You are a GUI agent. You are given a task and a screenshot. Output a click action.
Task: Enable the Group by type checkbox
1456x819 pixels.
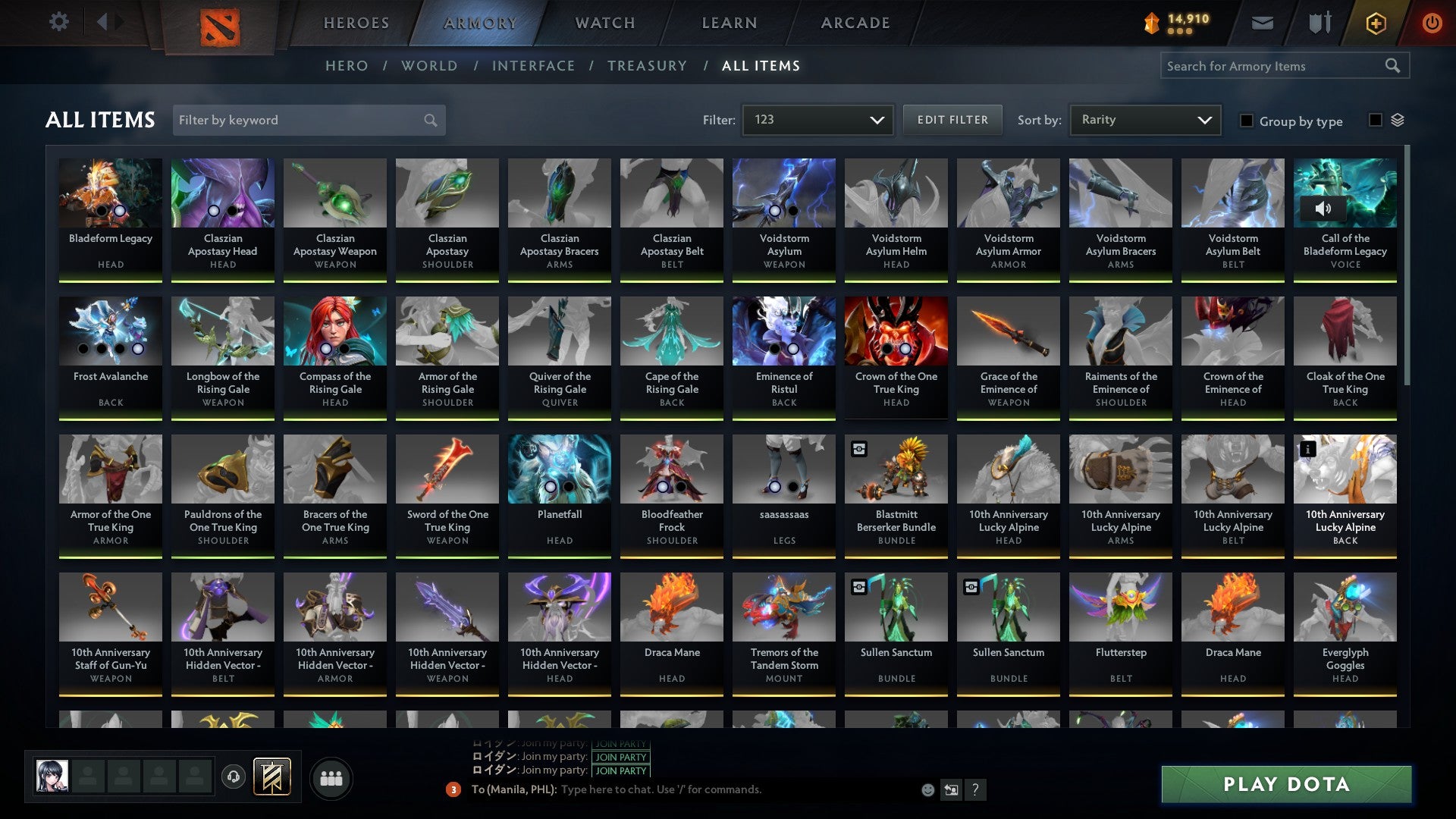point(1247,121)
